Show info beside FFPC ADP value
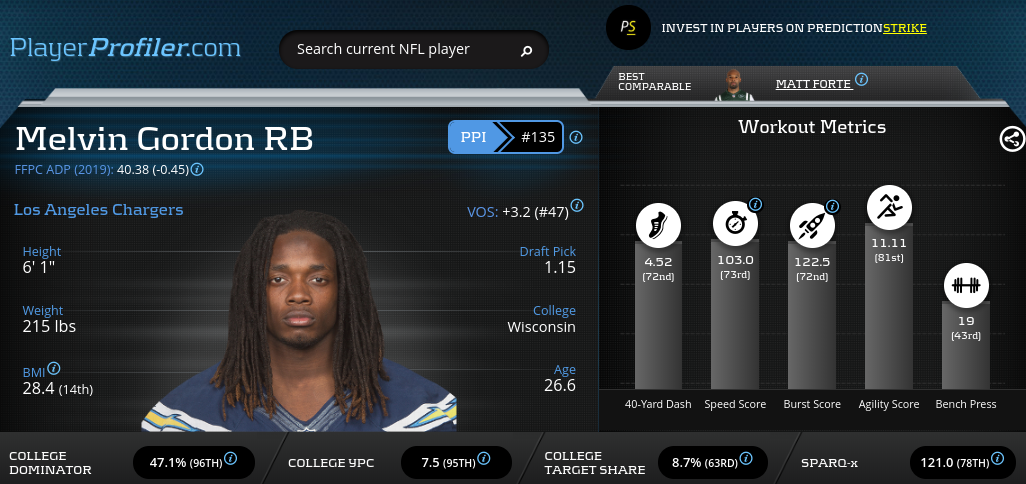This screenshot has width=1026, height=484. point(197,169)
